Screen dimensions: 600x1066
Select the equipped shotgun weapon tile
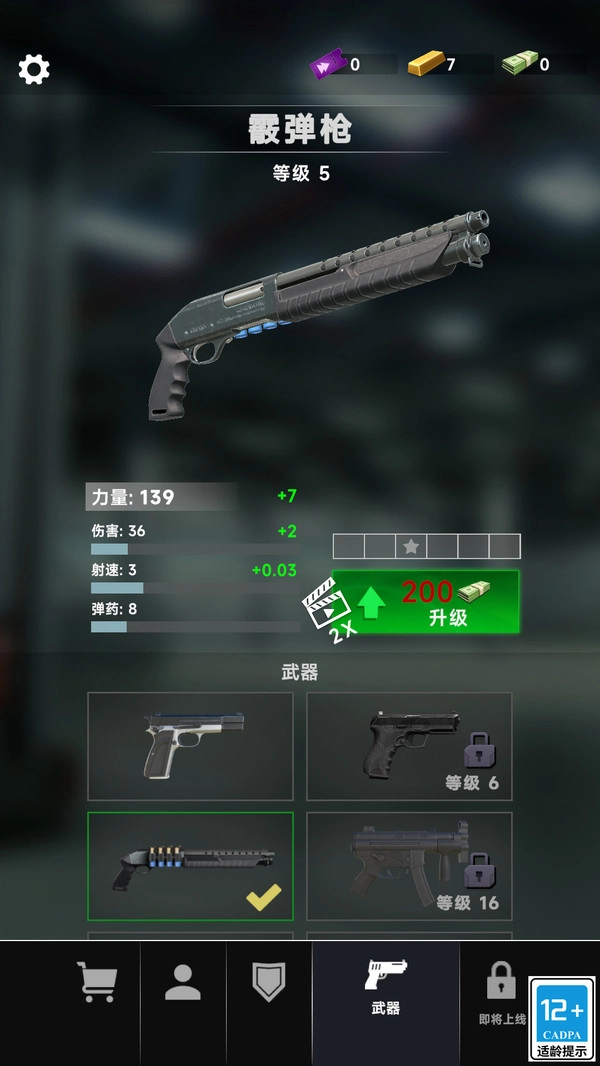click(190, 865)
